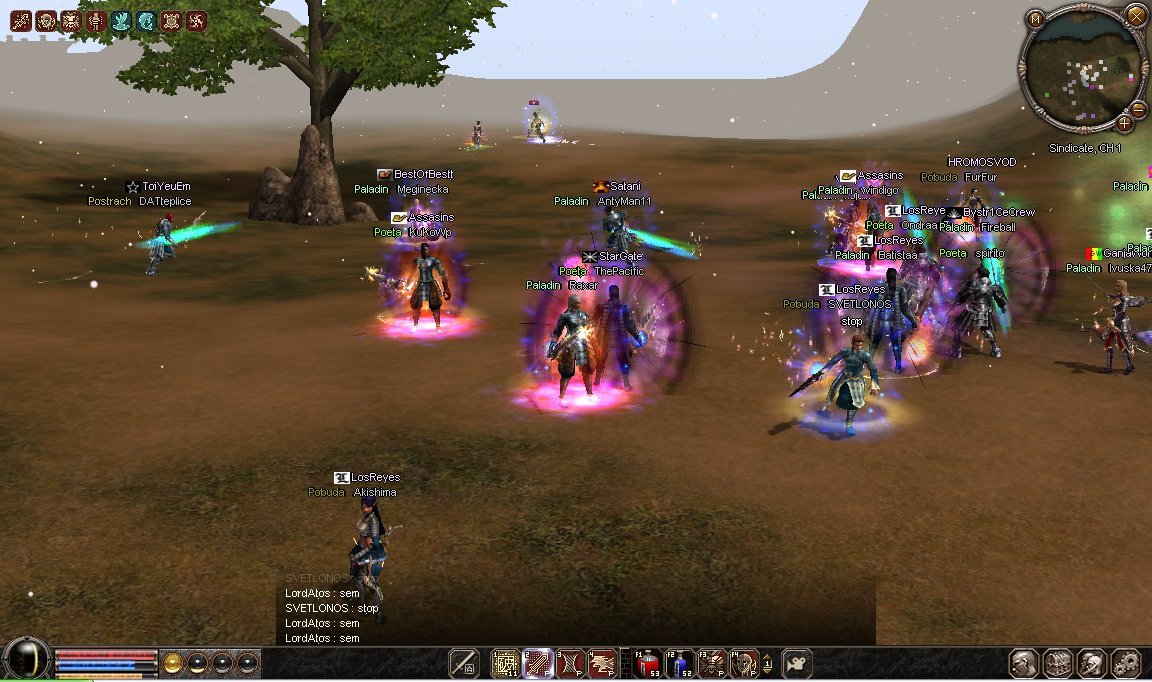Activate the highlighted skill in quickslot 2

pyautogui.click(x=537, y=663)
